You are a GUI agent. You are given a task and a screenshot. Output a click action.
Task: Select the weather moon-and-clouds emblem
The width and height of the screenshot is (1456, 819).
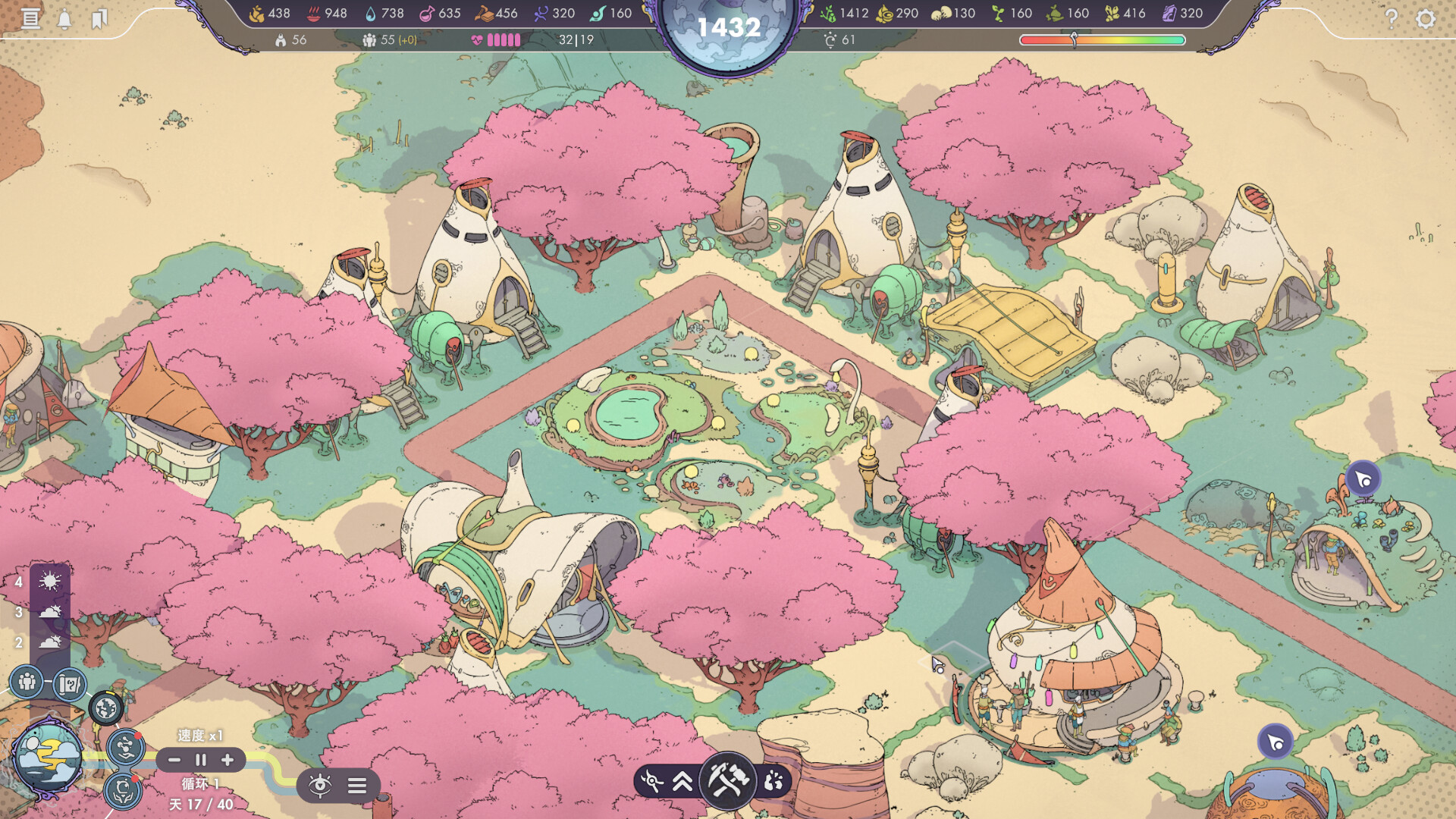pyautogui.click(x=48, y=756)
